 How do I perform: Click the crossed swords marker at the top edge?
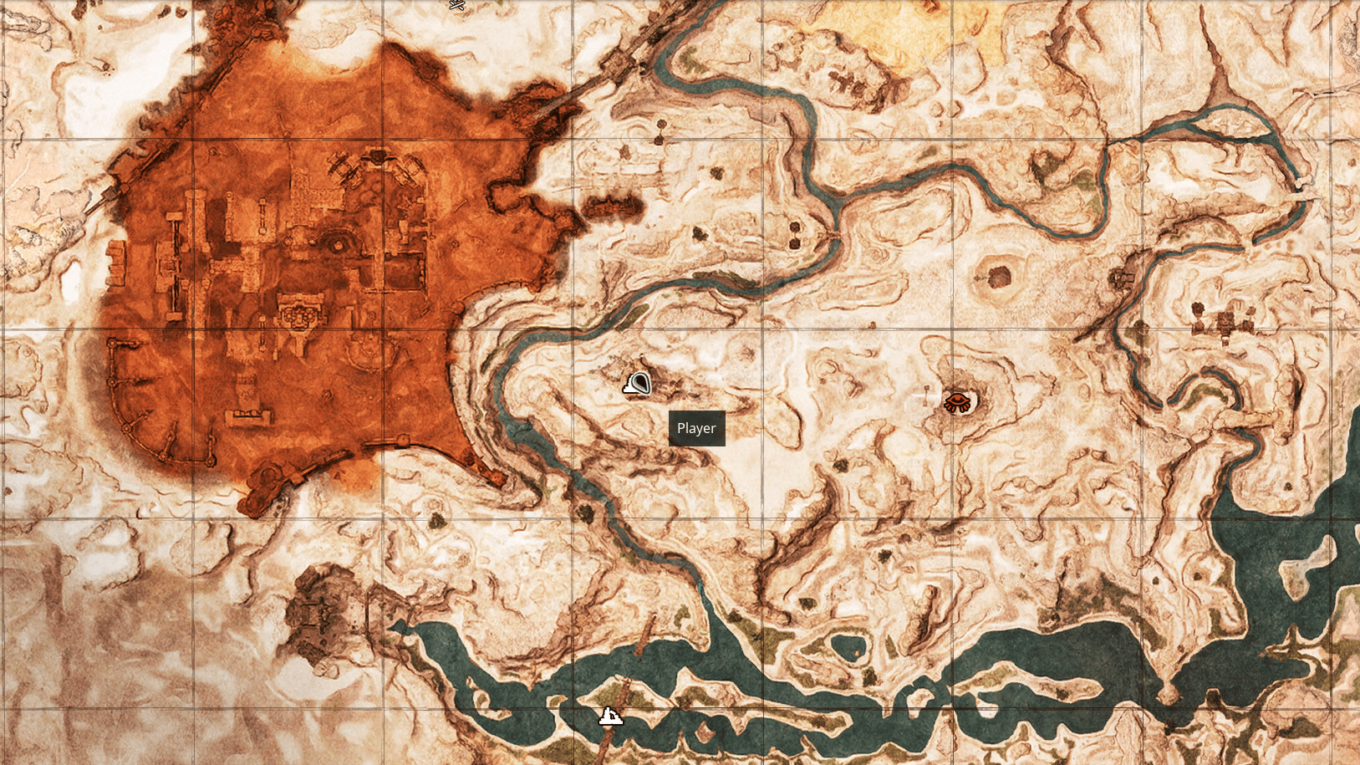[456, 5]
